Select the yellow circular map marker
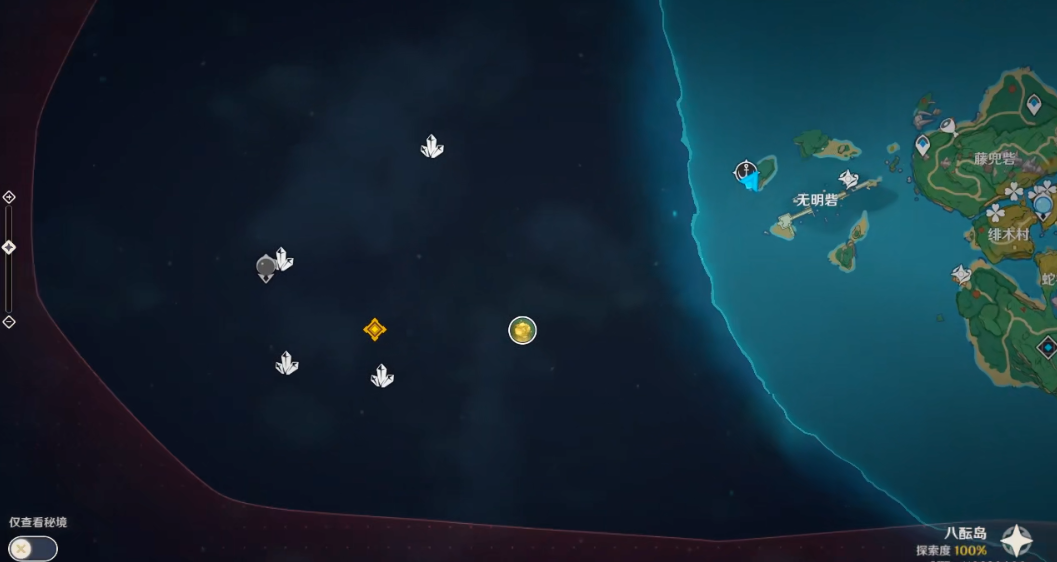 tap(523, 330)
